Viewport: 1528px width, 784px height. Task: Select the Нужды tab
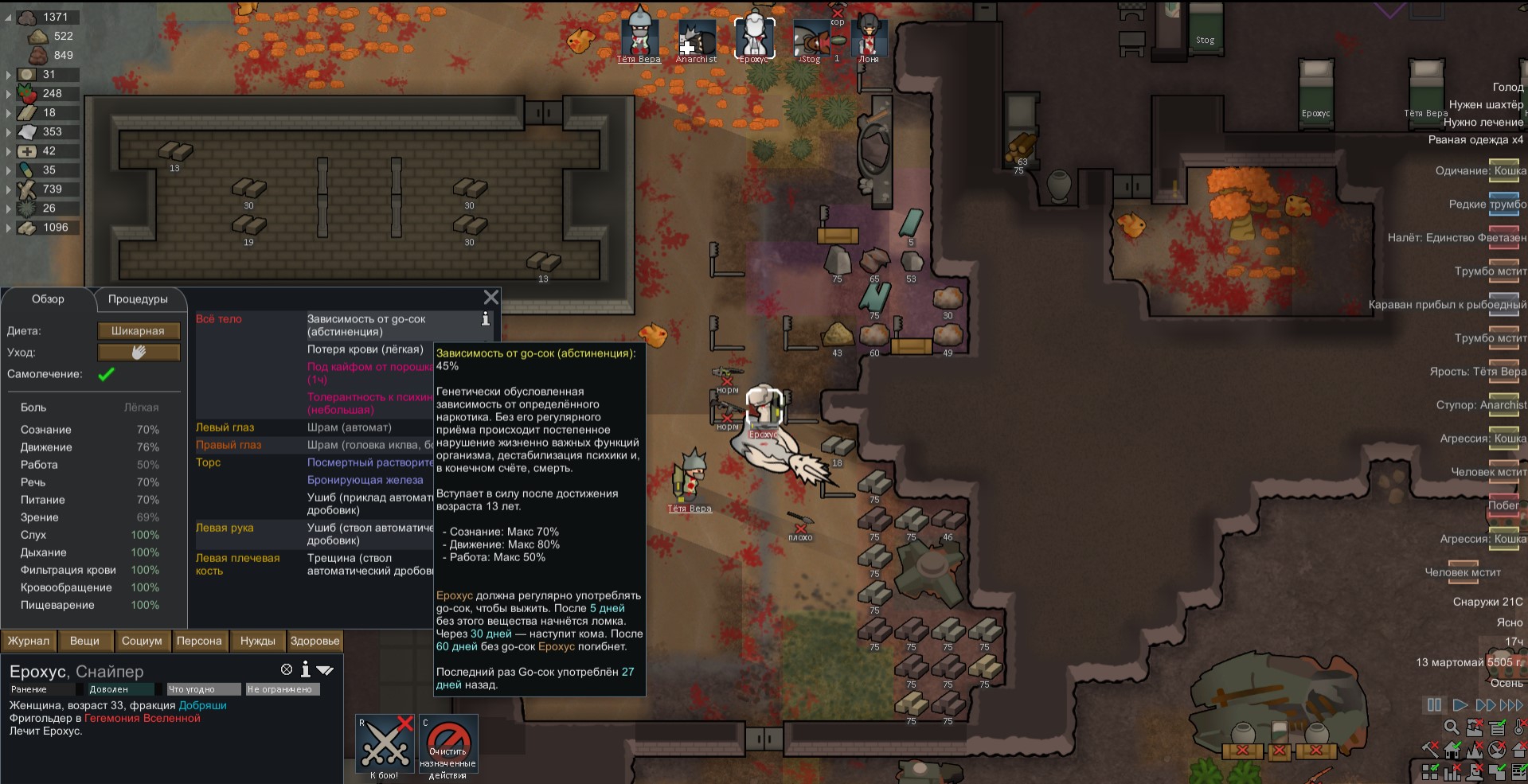(x=258, y=641)
